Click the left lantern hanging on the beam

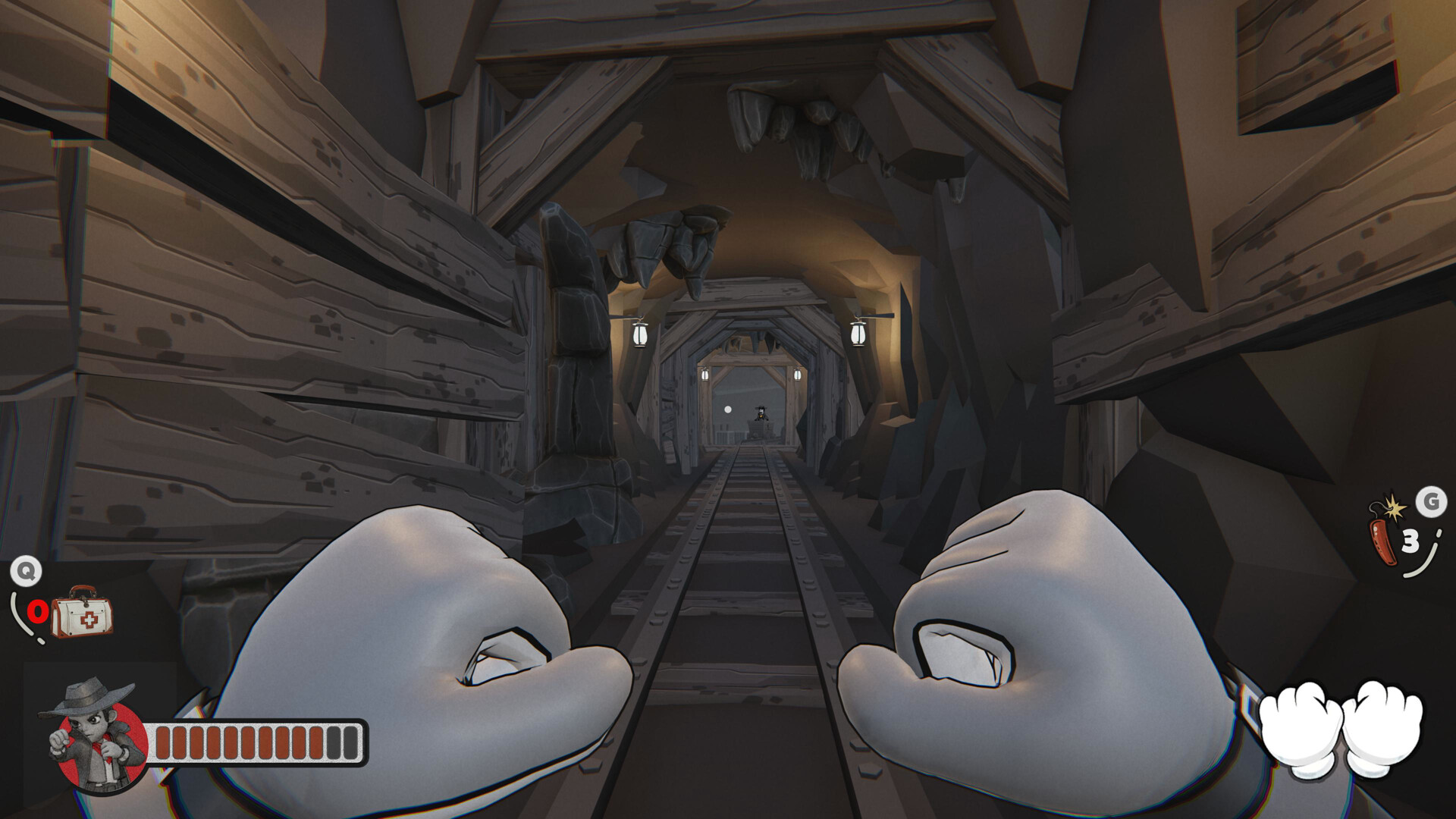tap(639, 334)
